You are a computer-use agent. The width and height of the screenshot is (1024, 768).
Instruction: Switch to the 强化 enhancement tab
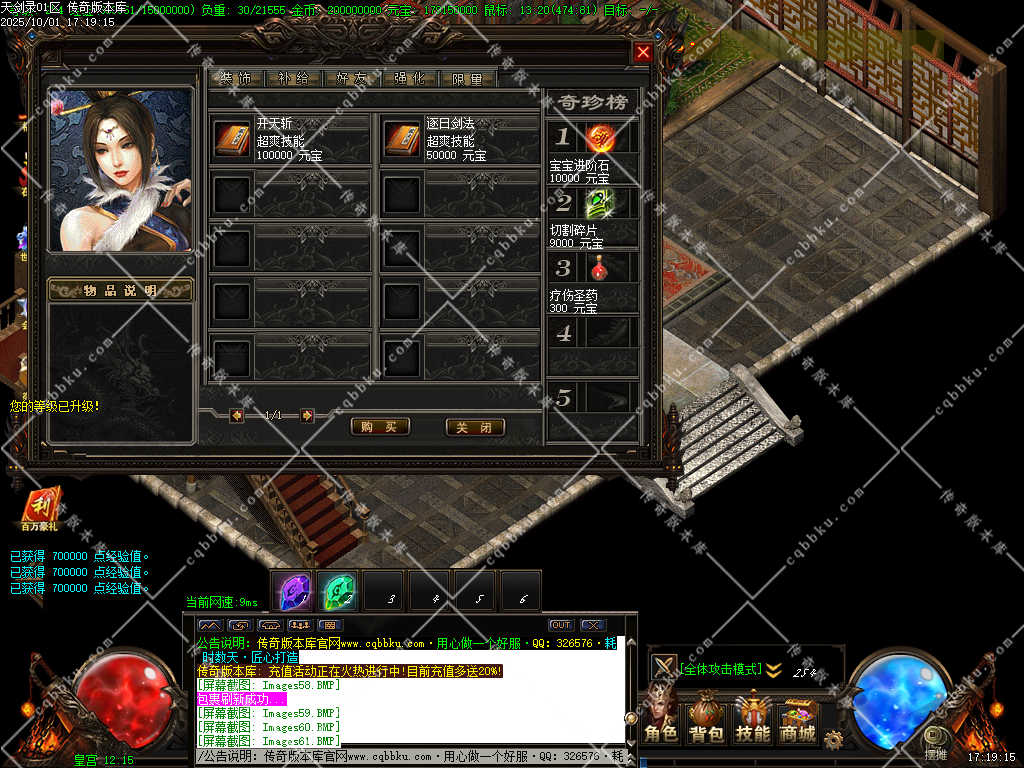pos(410,79)
